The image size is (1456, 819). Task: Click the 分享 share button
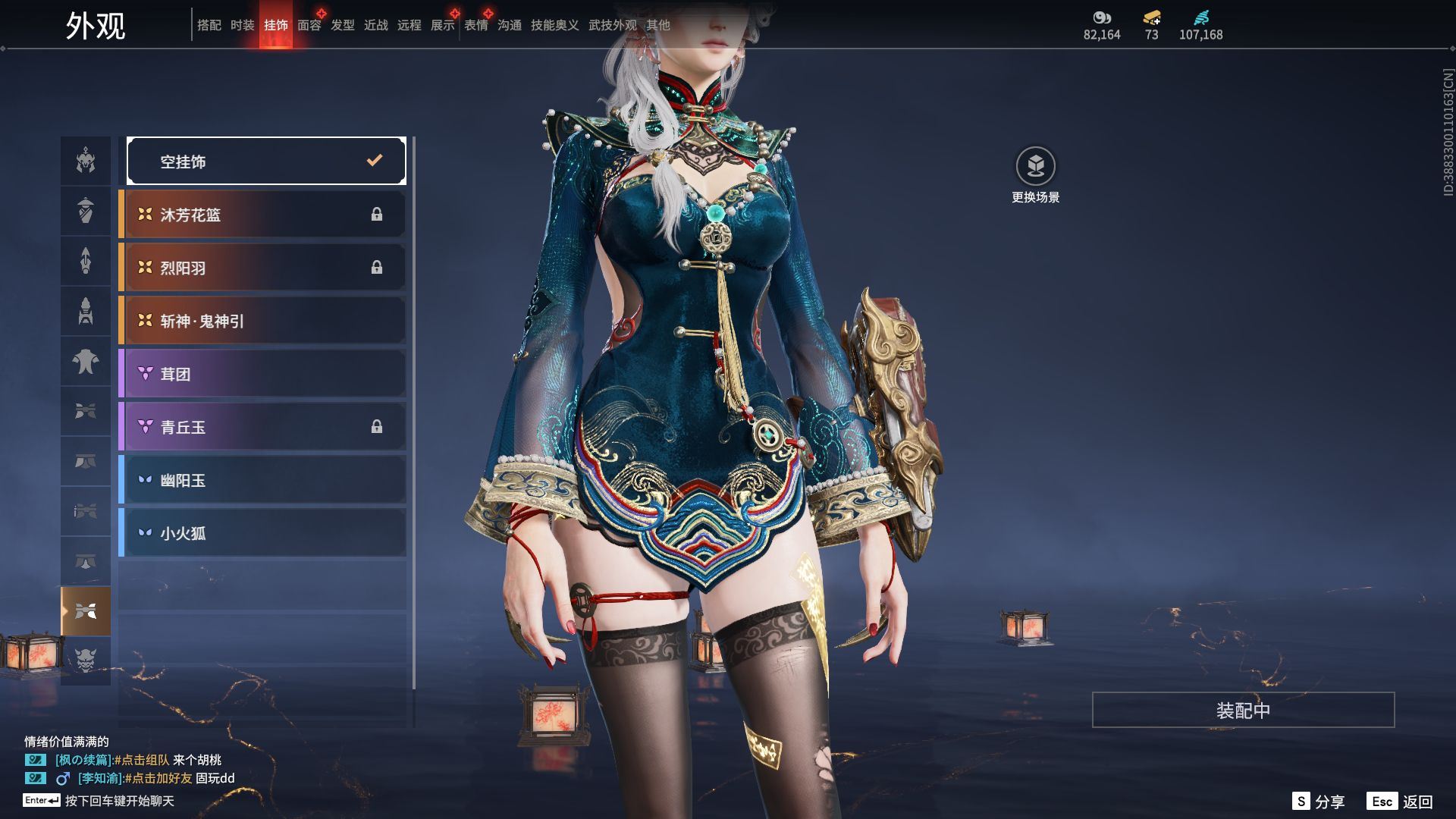pyautogui.click(x=1319, y=802)
